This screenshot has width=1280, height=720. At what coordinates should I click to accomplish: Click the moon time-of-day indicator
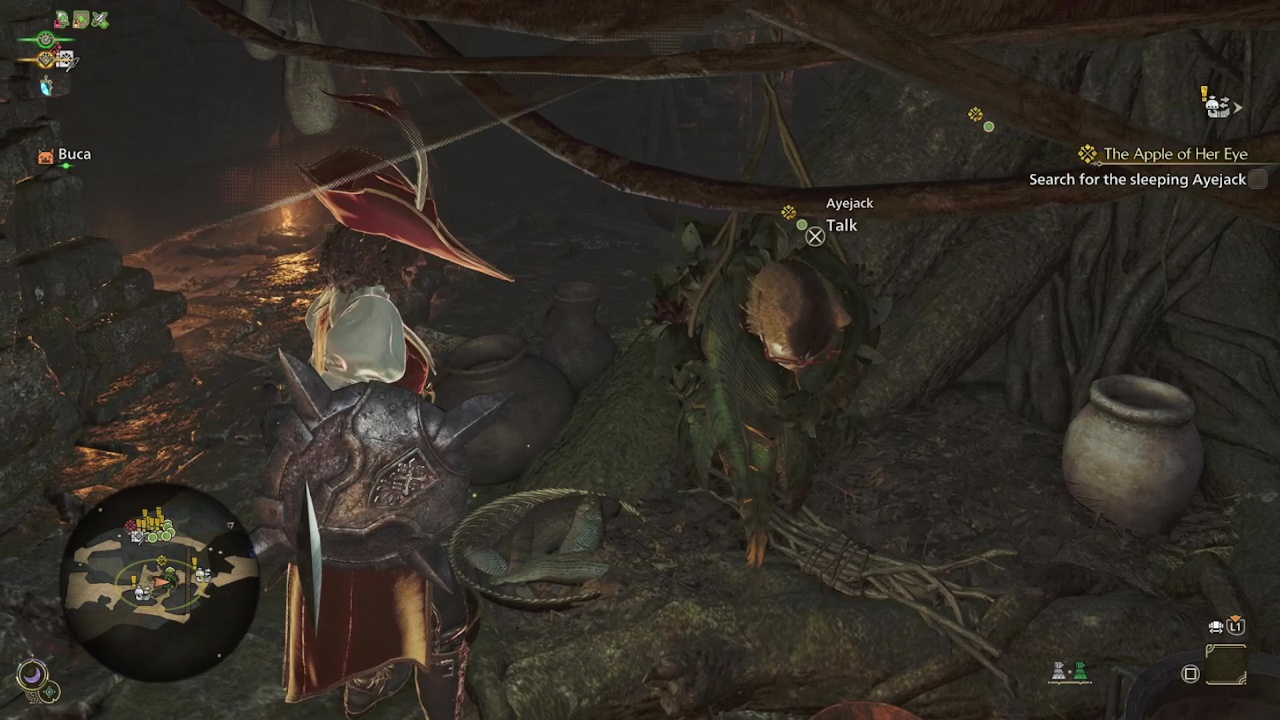(32, 674)
